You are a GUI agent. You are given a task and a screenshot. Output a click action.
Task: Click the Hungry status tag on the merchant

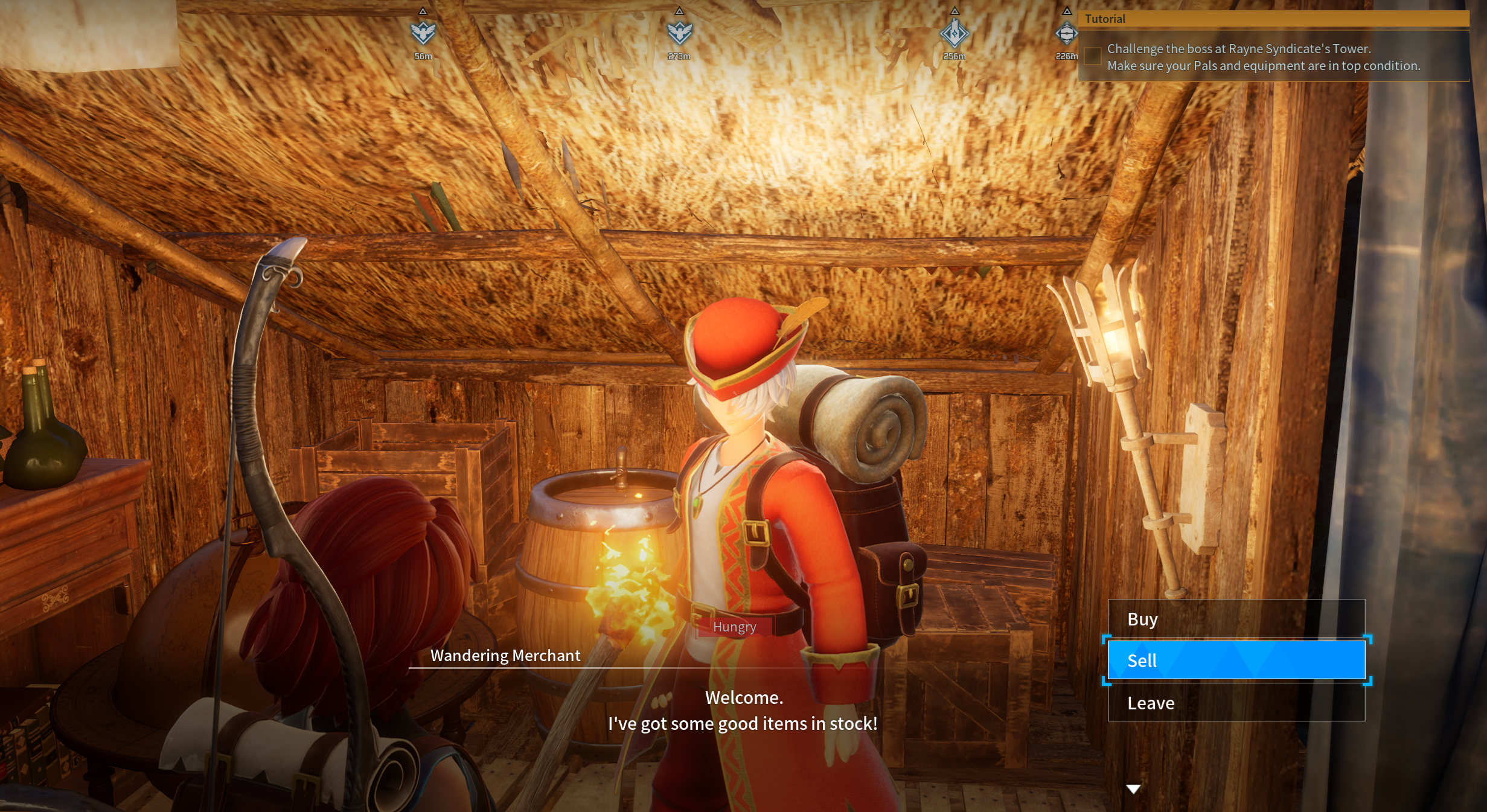tap(734, 627)
